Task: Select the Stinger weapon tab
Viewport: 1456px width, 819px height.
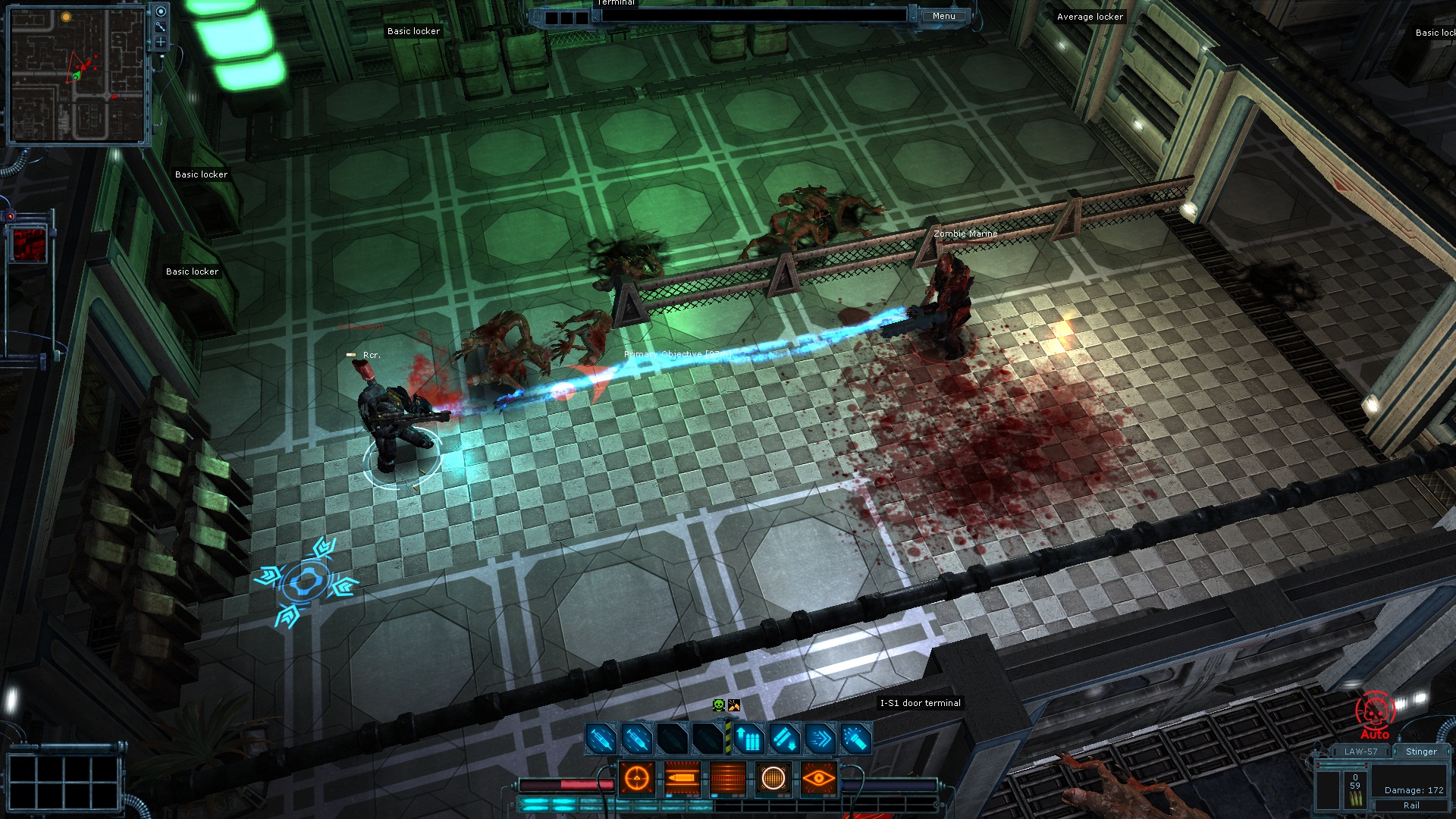Action: [1420, 752]
